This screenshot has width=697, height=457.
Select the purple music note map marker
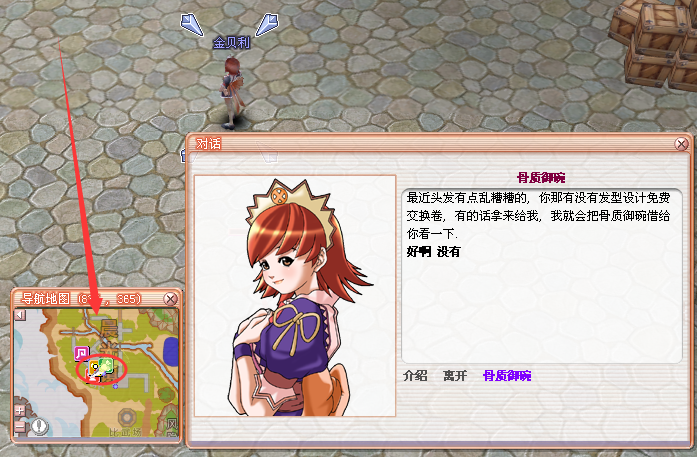coord(81,353)
